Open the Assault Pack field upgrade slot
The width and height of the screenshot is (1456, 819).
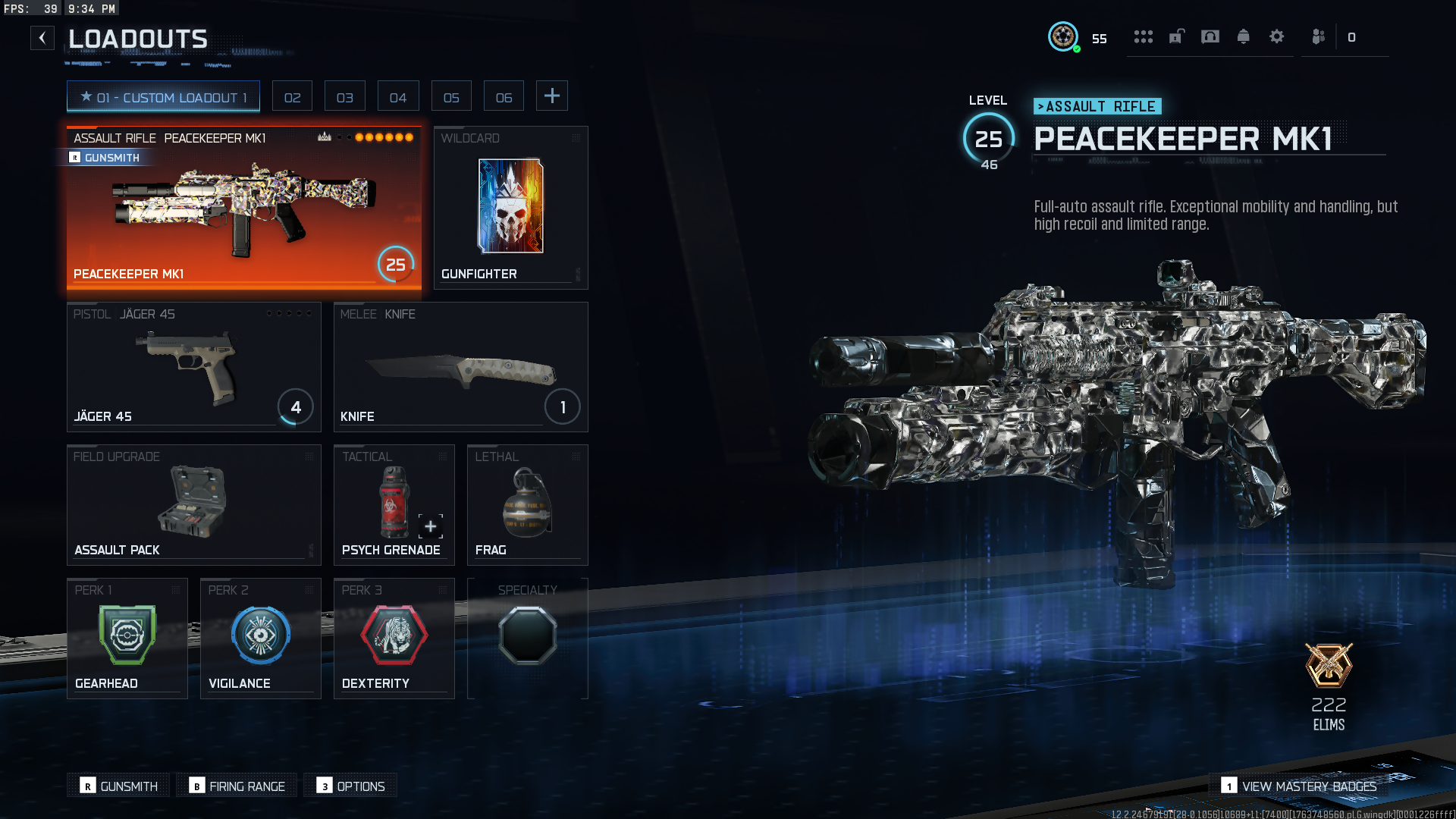click(x=193, y=505)
